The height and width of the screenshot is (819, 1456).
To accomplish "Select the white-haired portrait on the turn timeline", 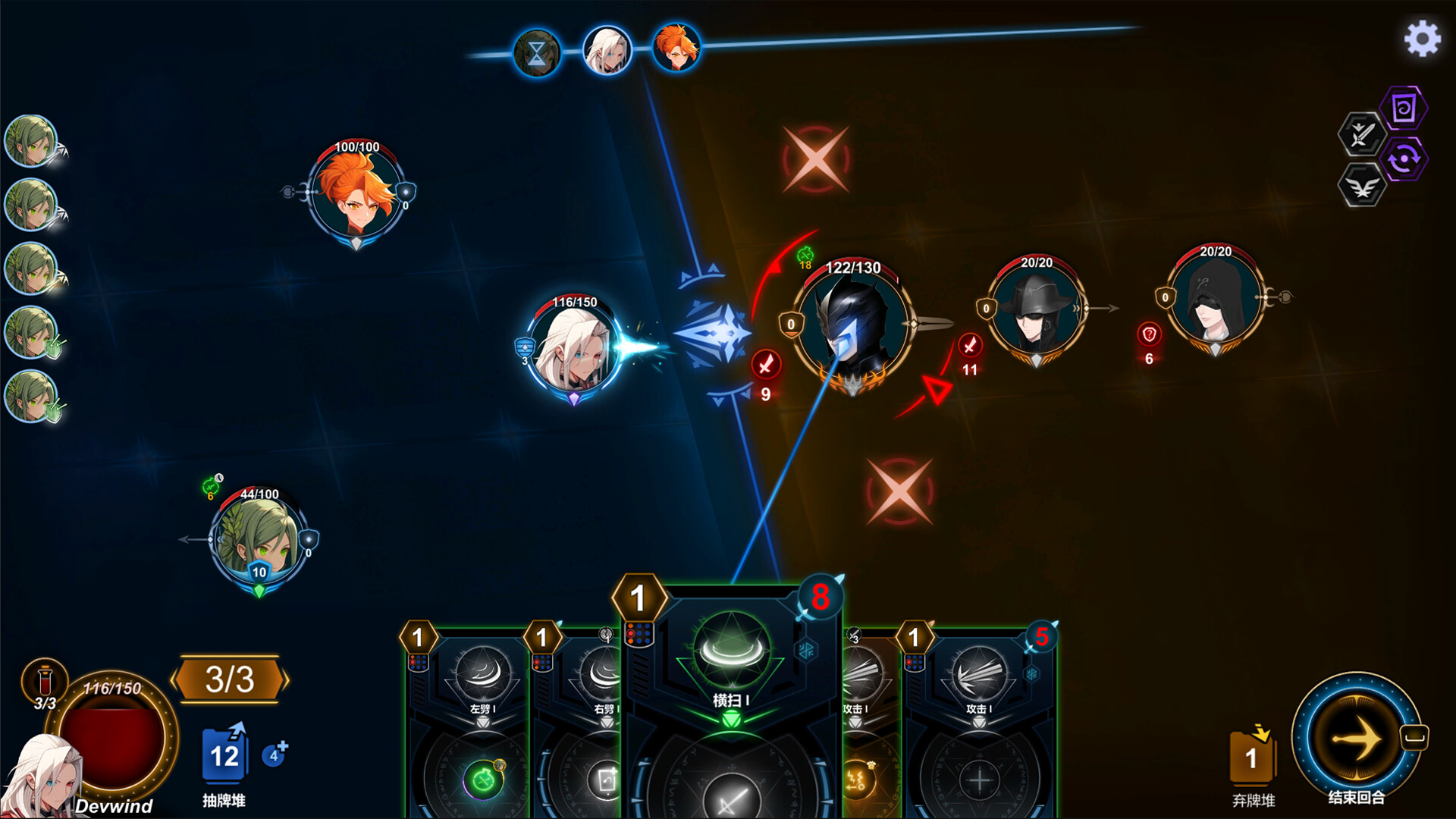I will click(607, 52).
